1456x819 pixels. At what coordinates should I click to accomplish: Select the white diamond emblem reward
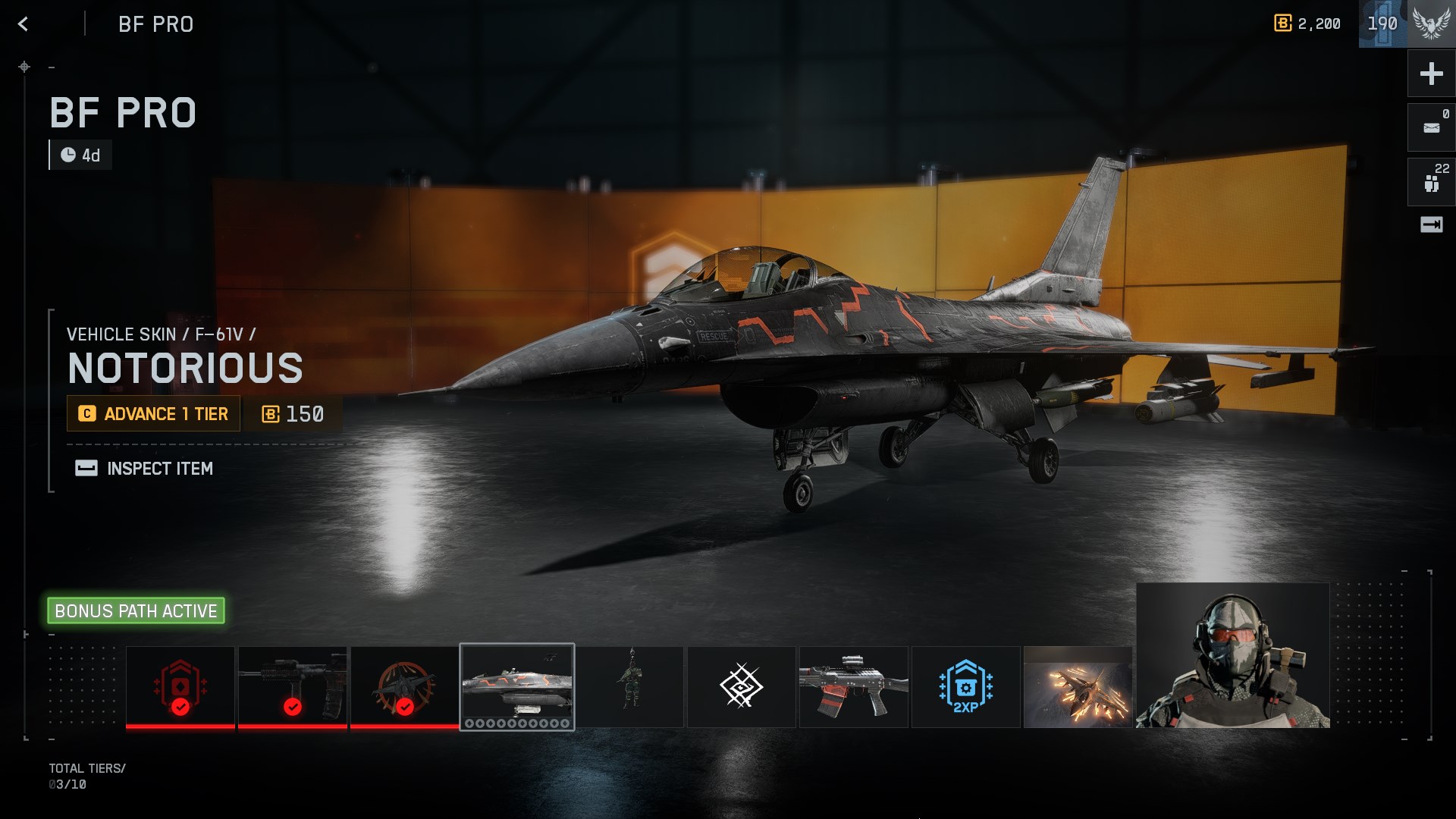[742, 687]
